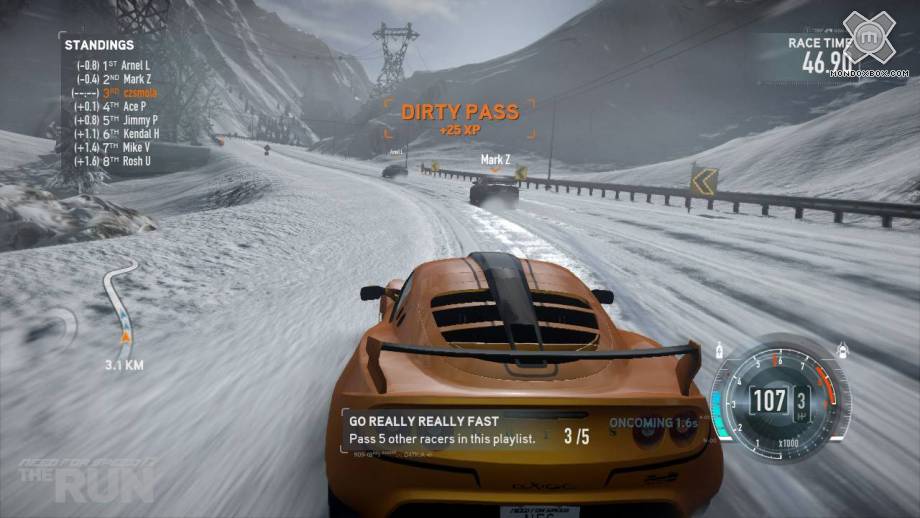Click the Mark Z name tag above the car
Viewport: 920px width, 518px height.
click(495, 159)
